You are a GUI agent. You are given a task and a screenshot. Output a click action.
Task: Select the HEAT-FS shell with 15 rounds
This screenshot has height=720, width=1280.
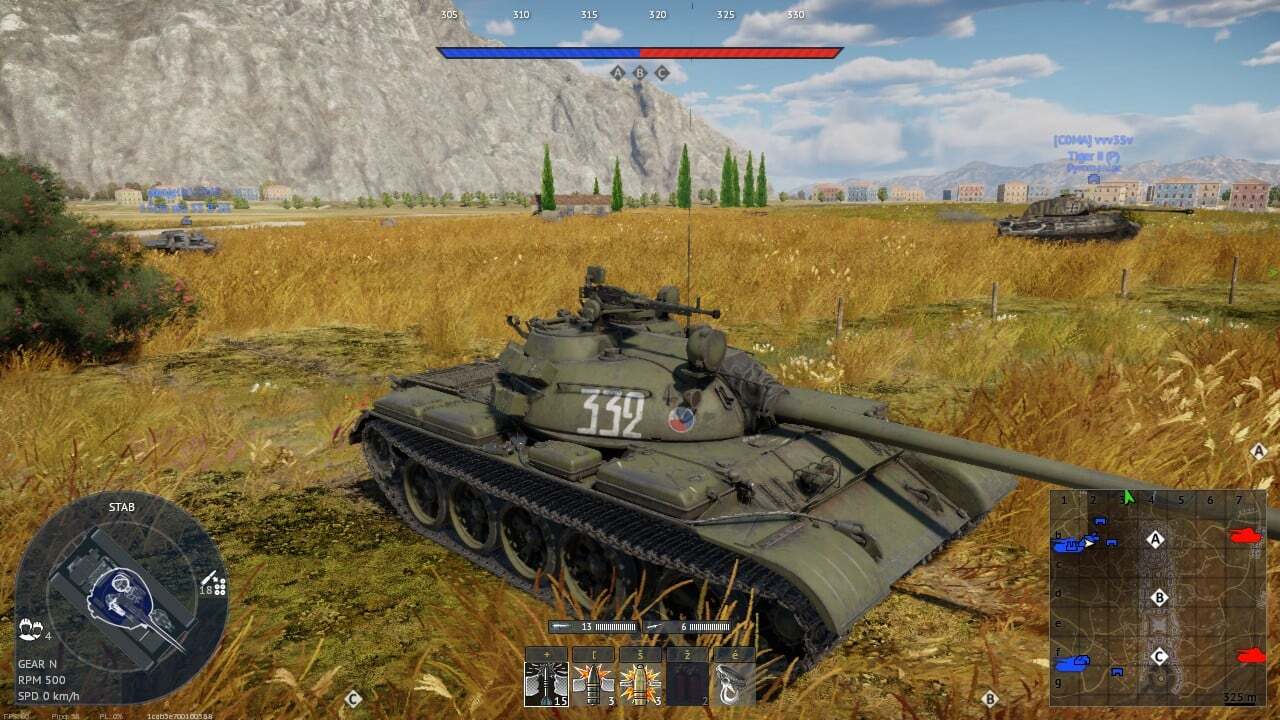[x=546, y=685]
